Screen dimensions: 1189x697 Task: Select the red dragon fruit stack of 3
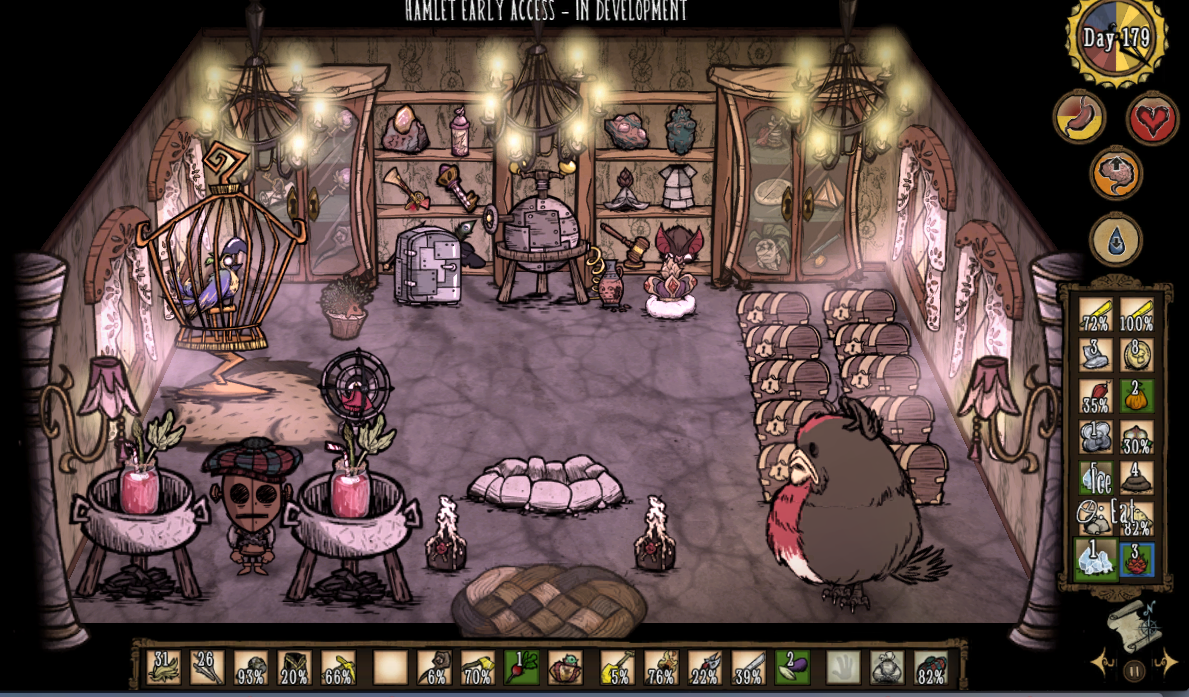(1136, 558)
